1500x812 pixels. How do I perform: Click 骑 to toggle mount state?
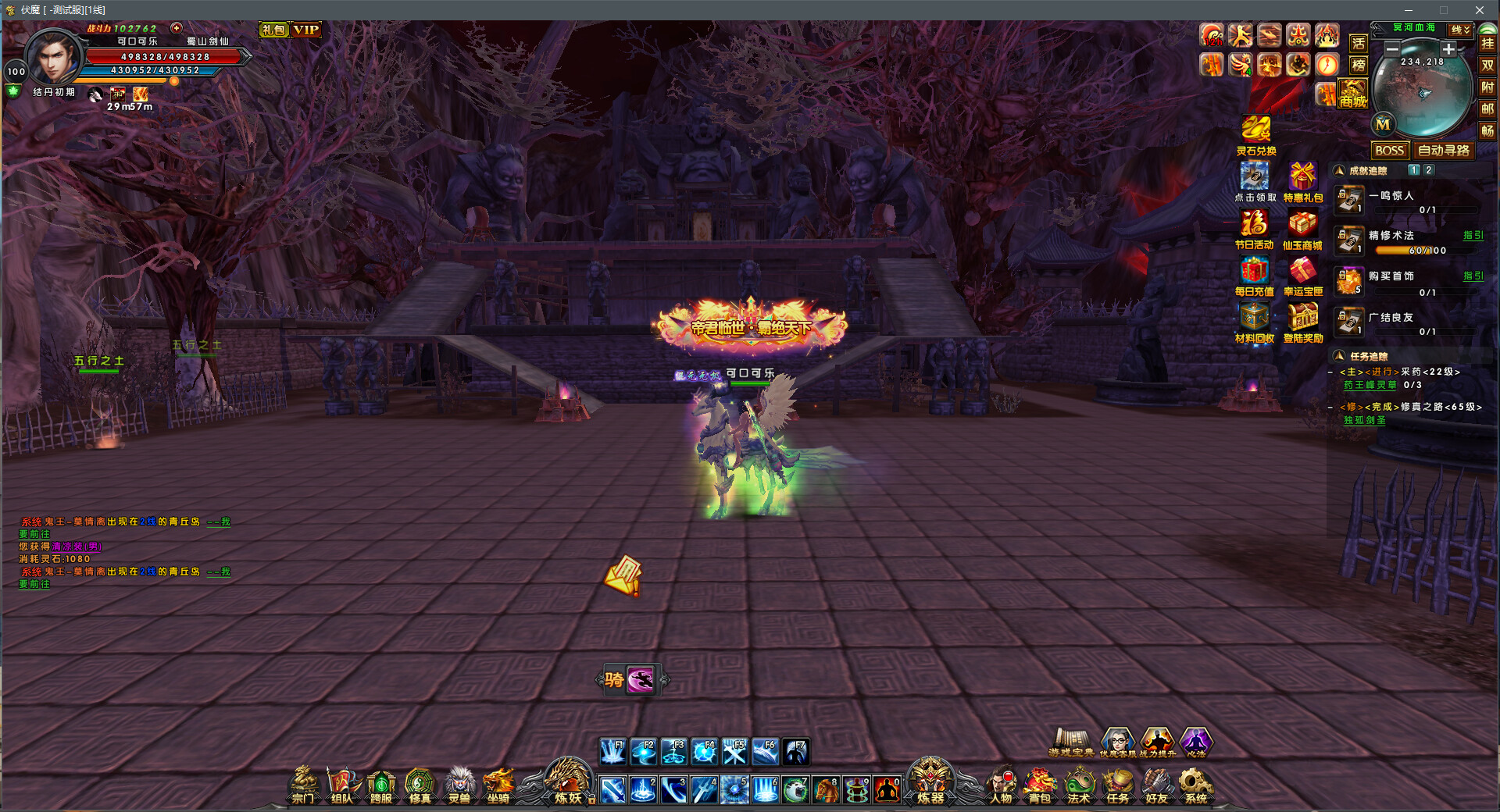click(x=612, y=678)
